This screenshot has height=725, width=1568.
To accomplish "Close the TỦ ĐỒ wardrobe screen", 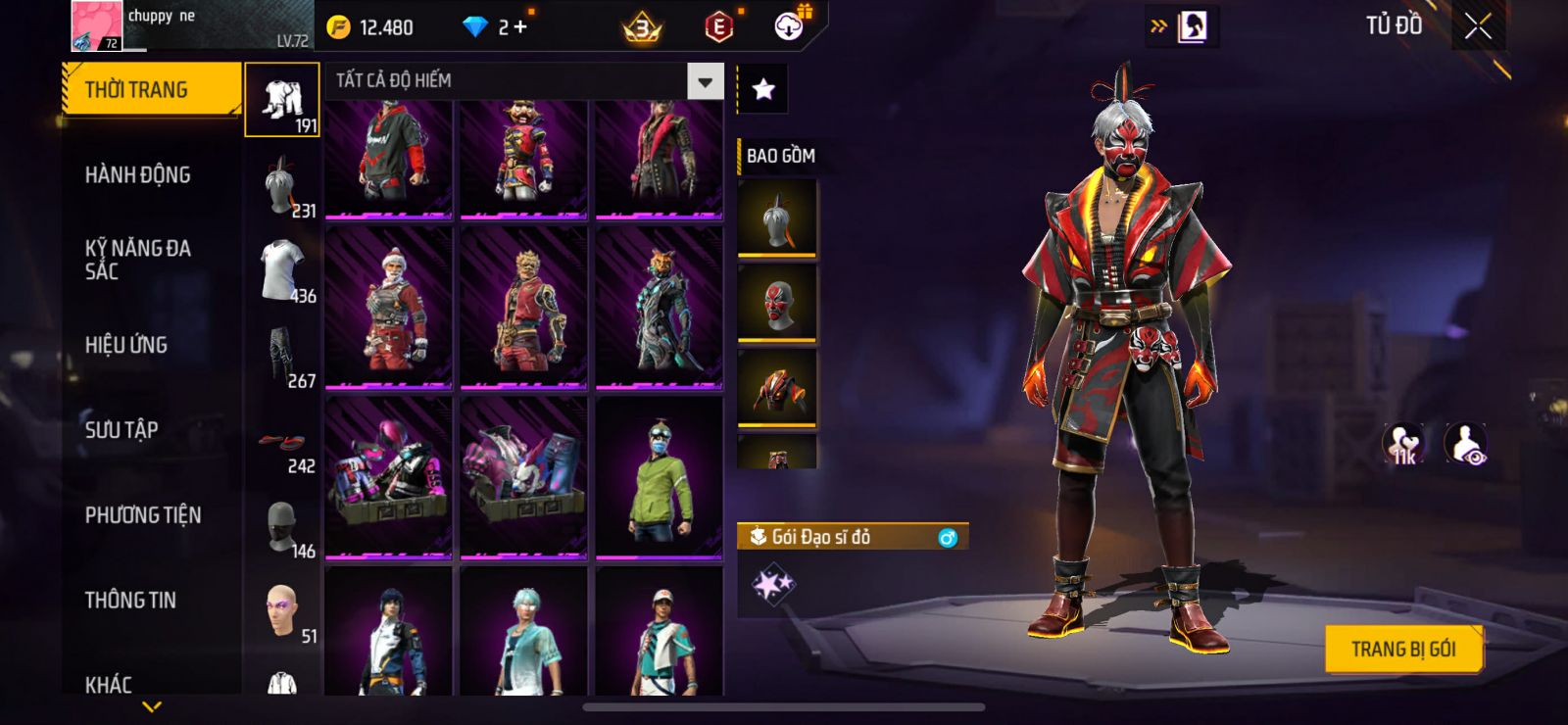I will point(1478,26).
